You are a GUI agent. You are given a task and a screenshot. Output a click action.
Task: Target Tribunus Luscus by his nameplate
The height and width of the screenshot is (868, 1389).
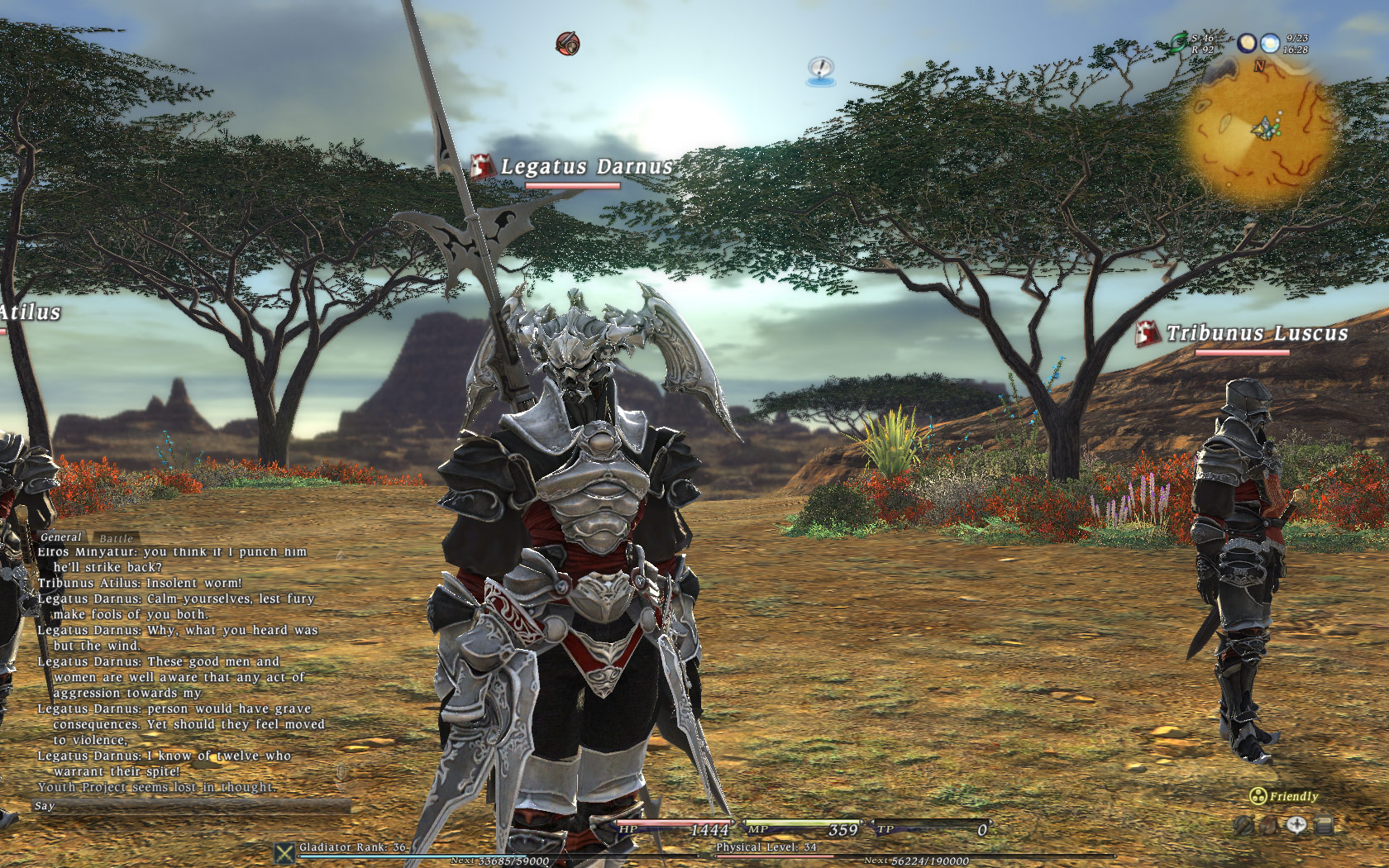[1256, 333]
